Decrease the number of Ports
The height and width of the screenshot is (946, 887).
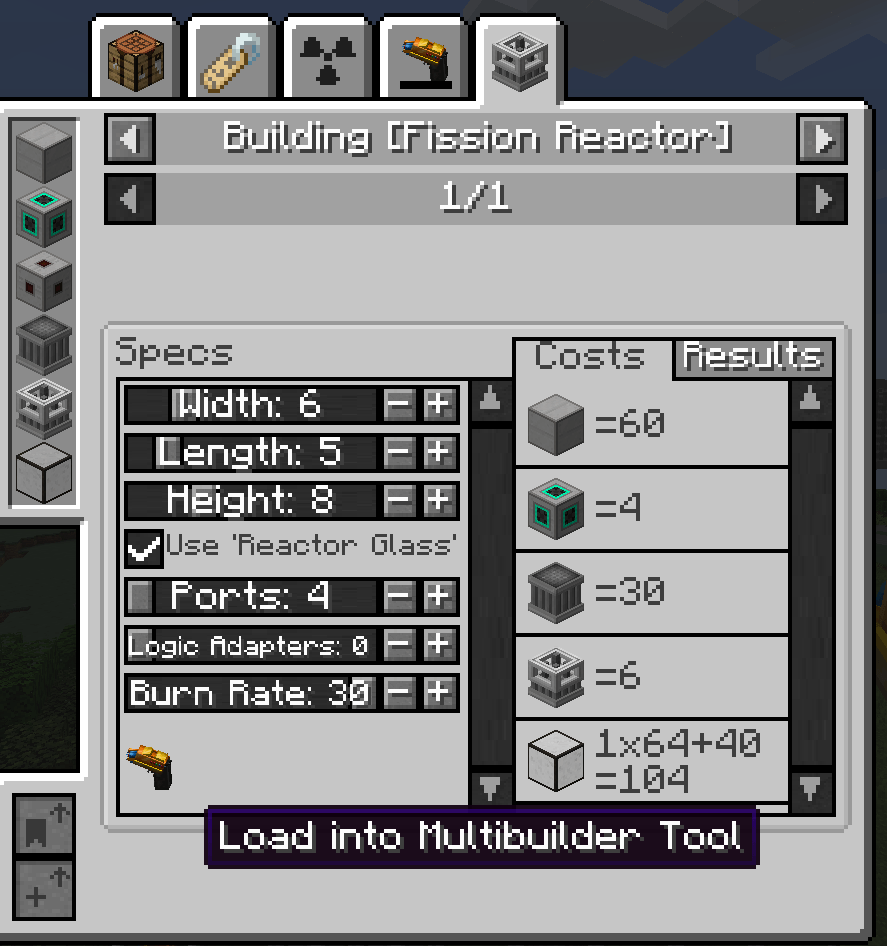399,597
